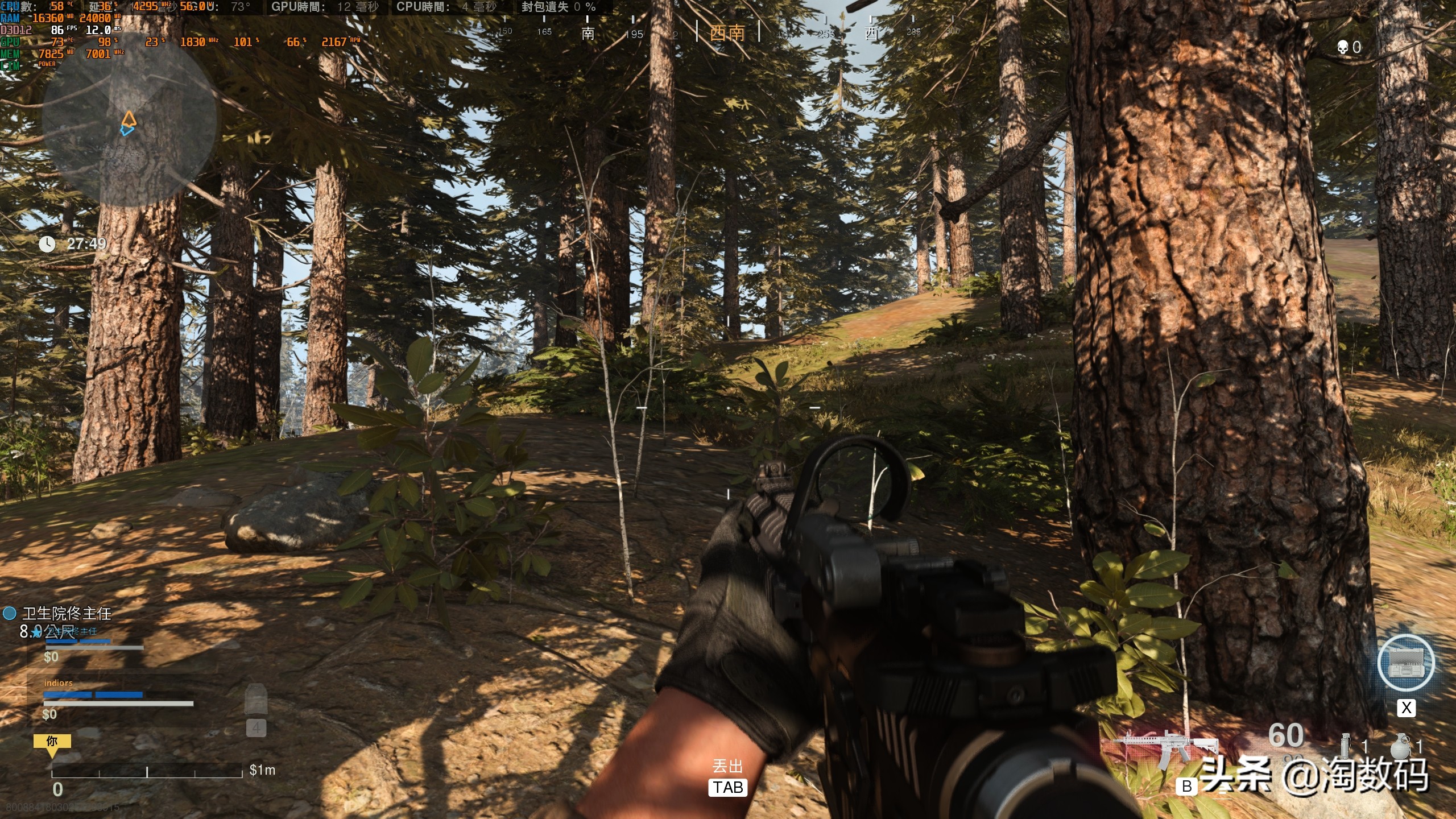Viewport: 1456px width, 819px height.
Task: Choose the tactical grenade icon
Action: 1345,746
